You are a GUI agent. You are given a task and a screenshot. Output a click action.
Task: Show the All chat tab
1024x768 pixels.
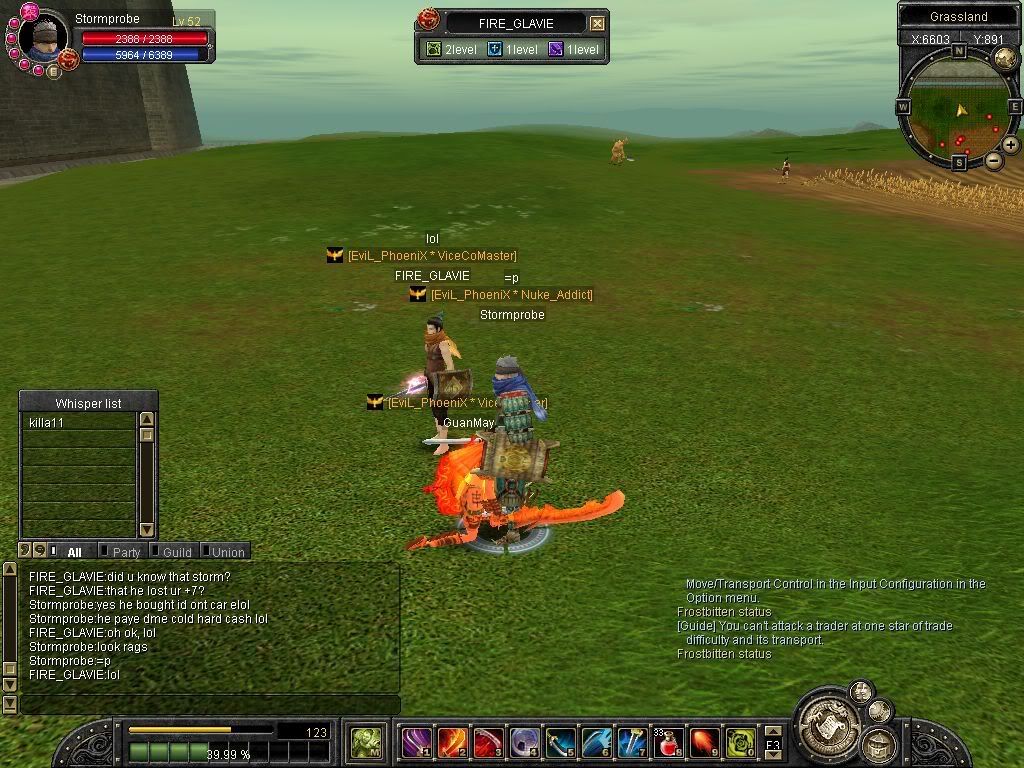pyautogui.click(x=74, y=552)
